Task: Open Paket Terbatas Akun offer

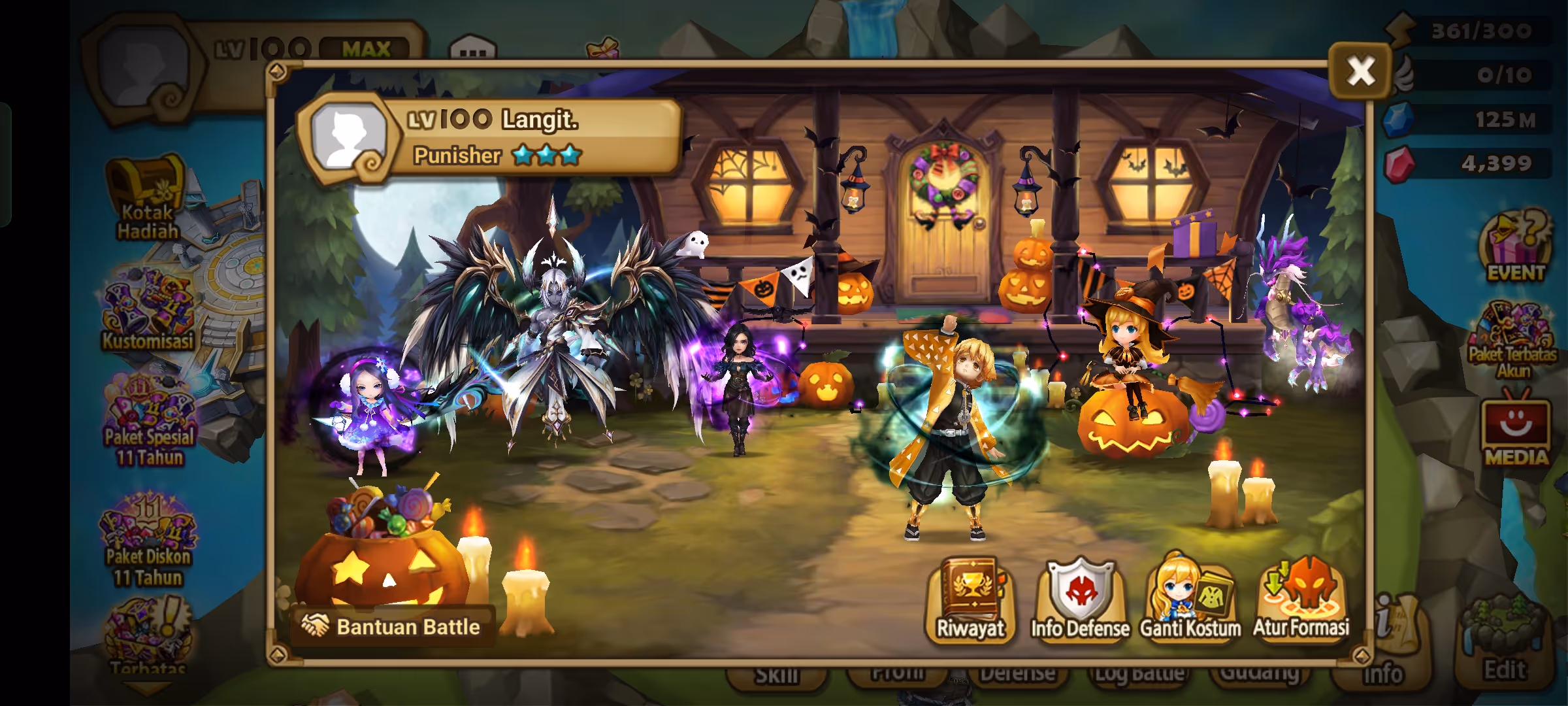Action: 1512,340
